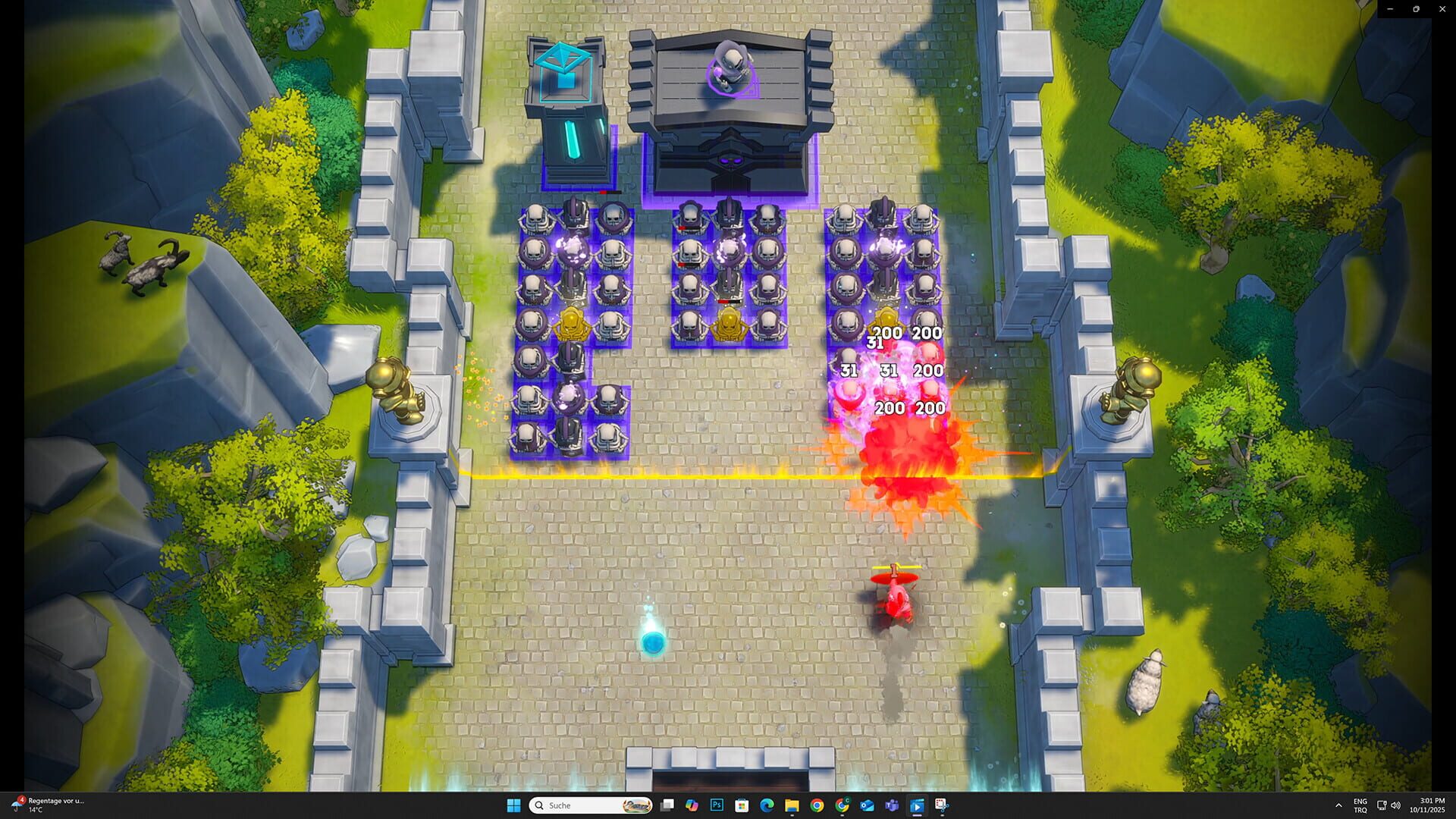Launch Microsoft Edge browser
This screenshot has height=819, width=1456.
point(767,806)
